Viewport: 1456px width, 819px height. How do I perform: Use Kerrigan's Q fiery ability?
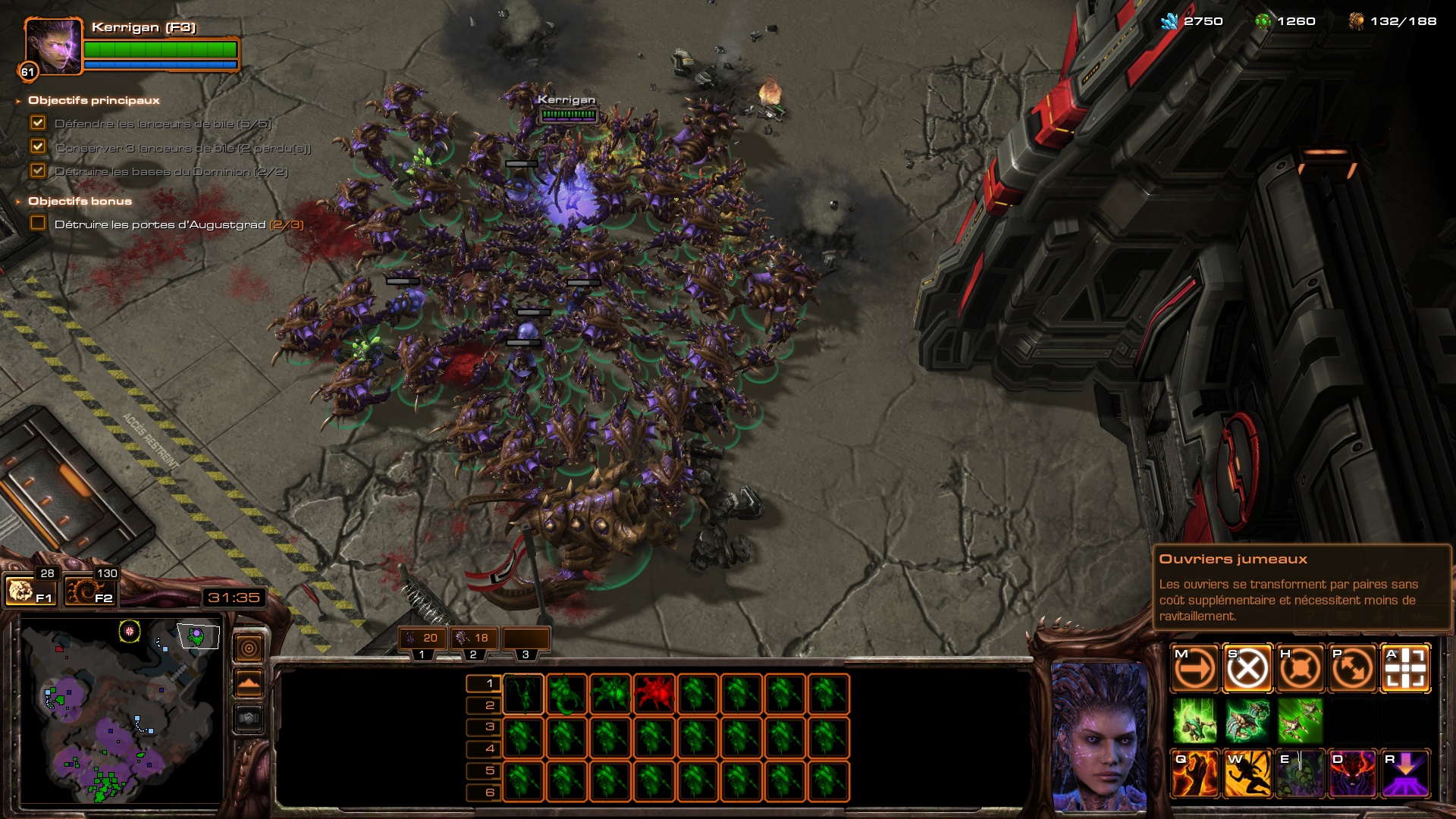coord(1194,773)
